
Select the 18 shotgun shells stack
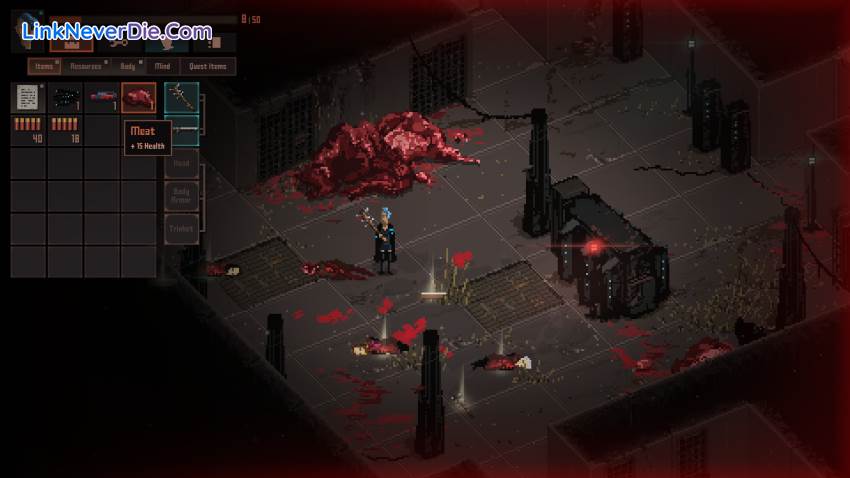65,130
